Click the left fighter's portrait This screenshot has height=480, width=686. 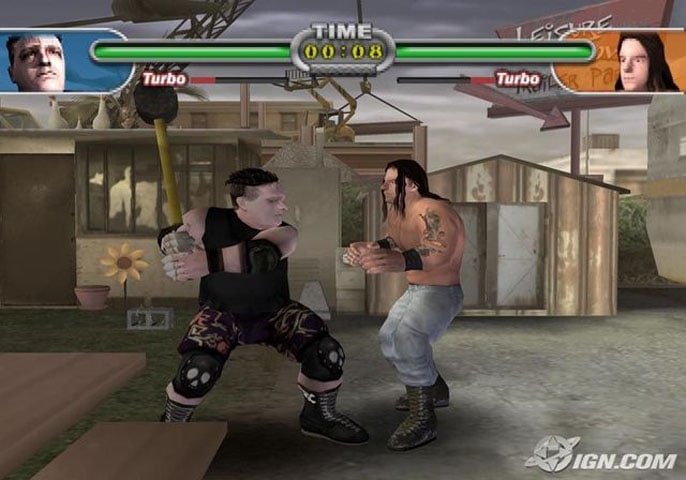click(37, 62)
